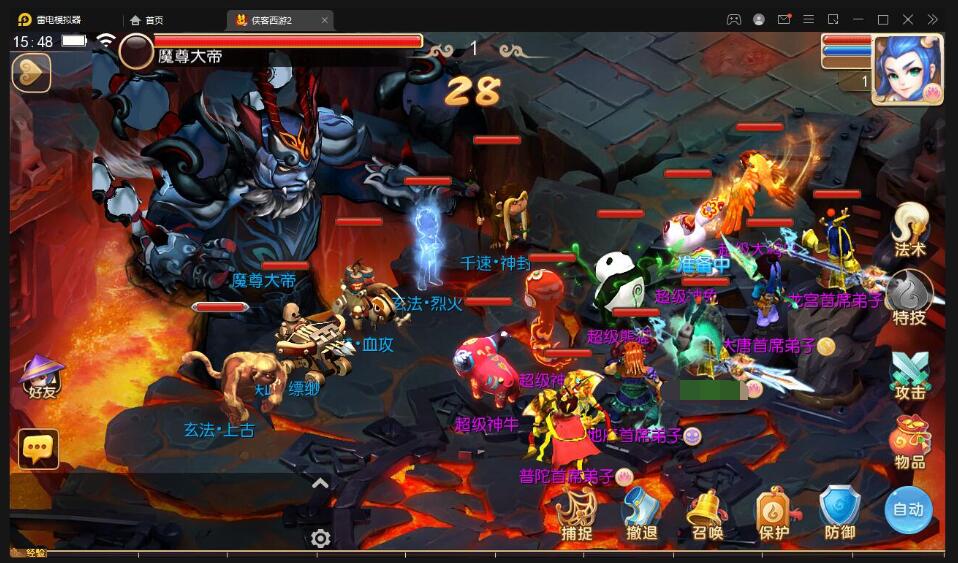Open the 物品 items bag

[910, 443]
